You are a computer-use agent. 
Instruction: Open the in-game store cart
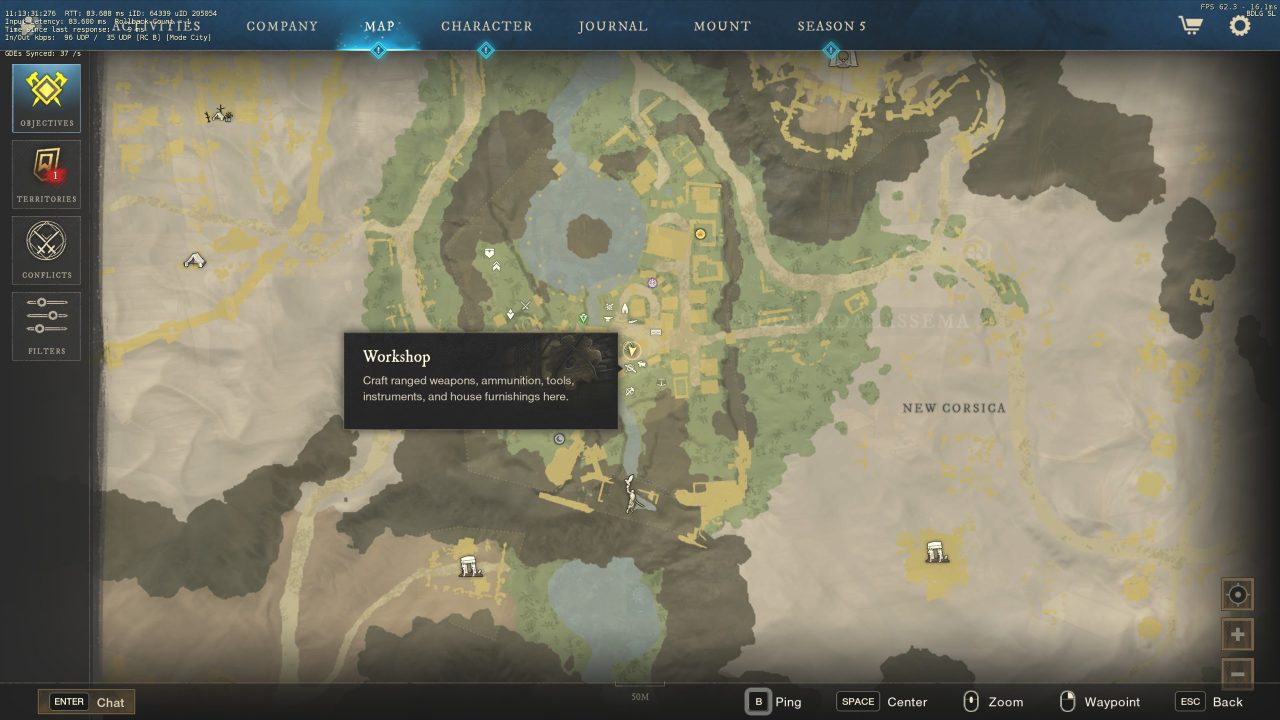(1189, 27)
